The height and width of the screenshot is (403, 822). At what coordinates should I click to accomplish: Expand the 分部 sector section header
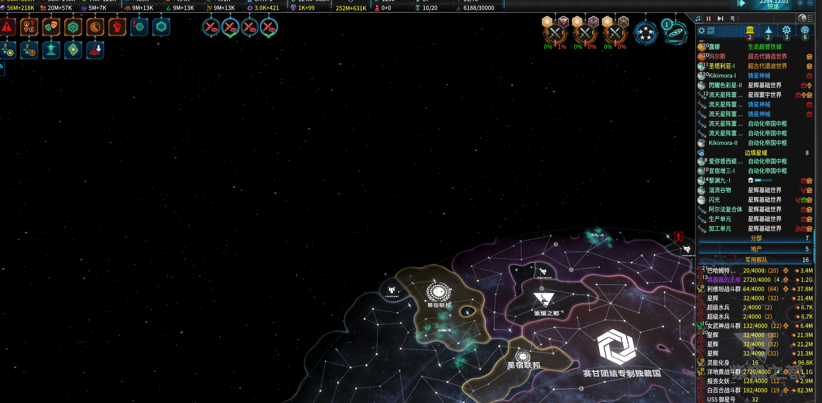coord(756,238)
